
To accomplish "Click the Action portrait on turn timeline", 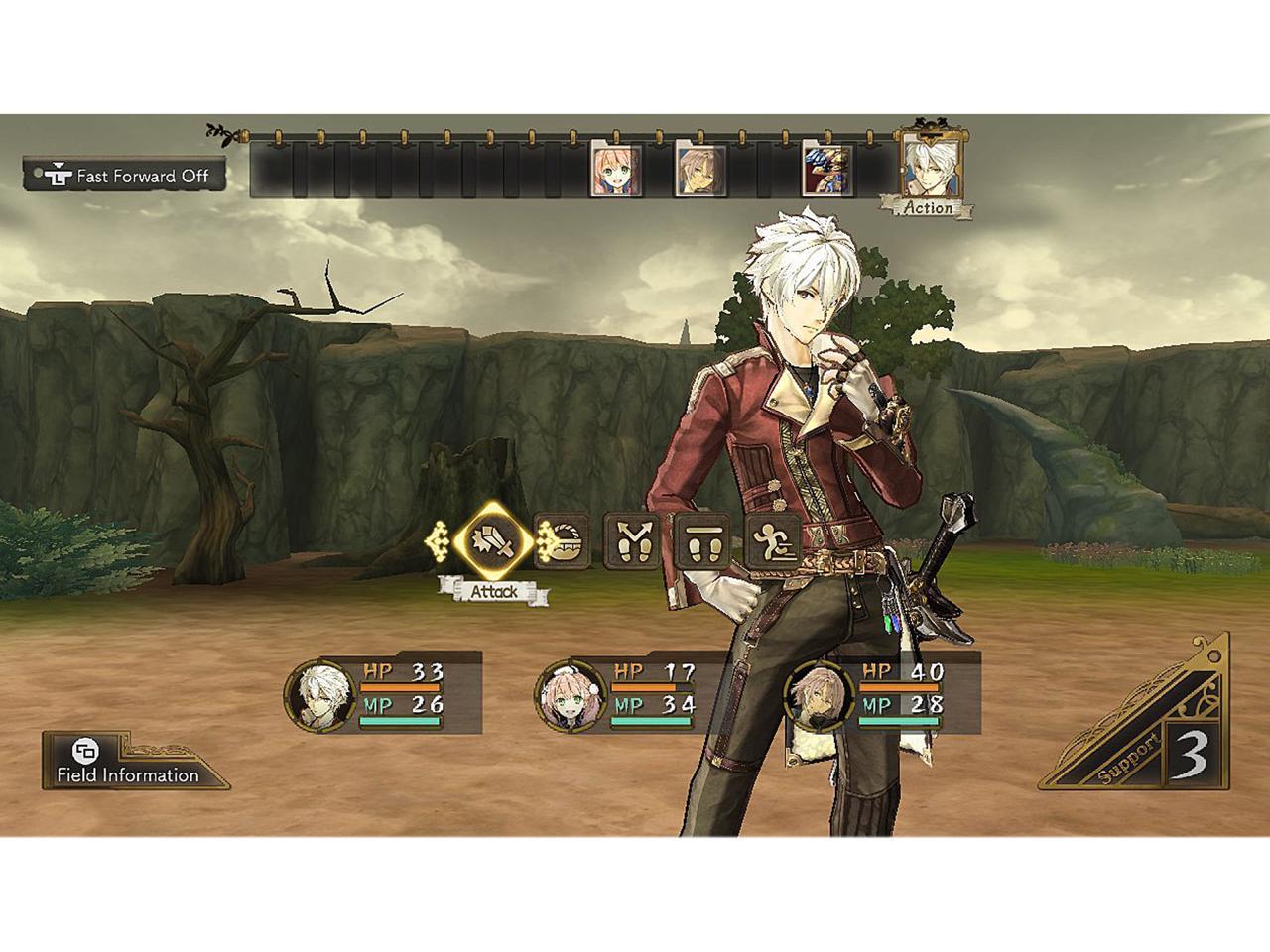I will 930,167.
